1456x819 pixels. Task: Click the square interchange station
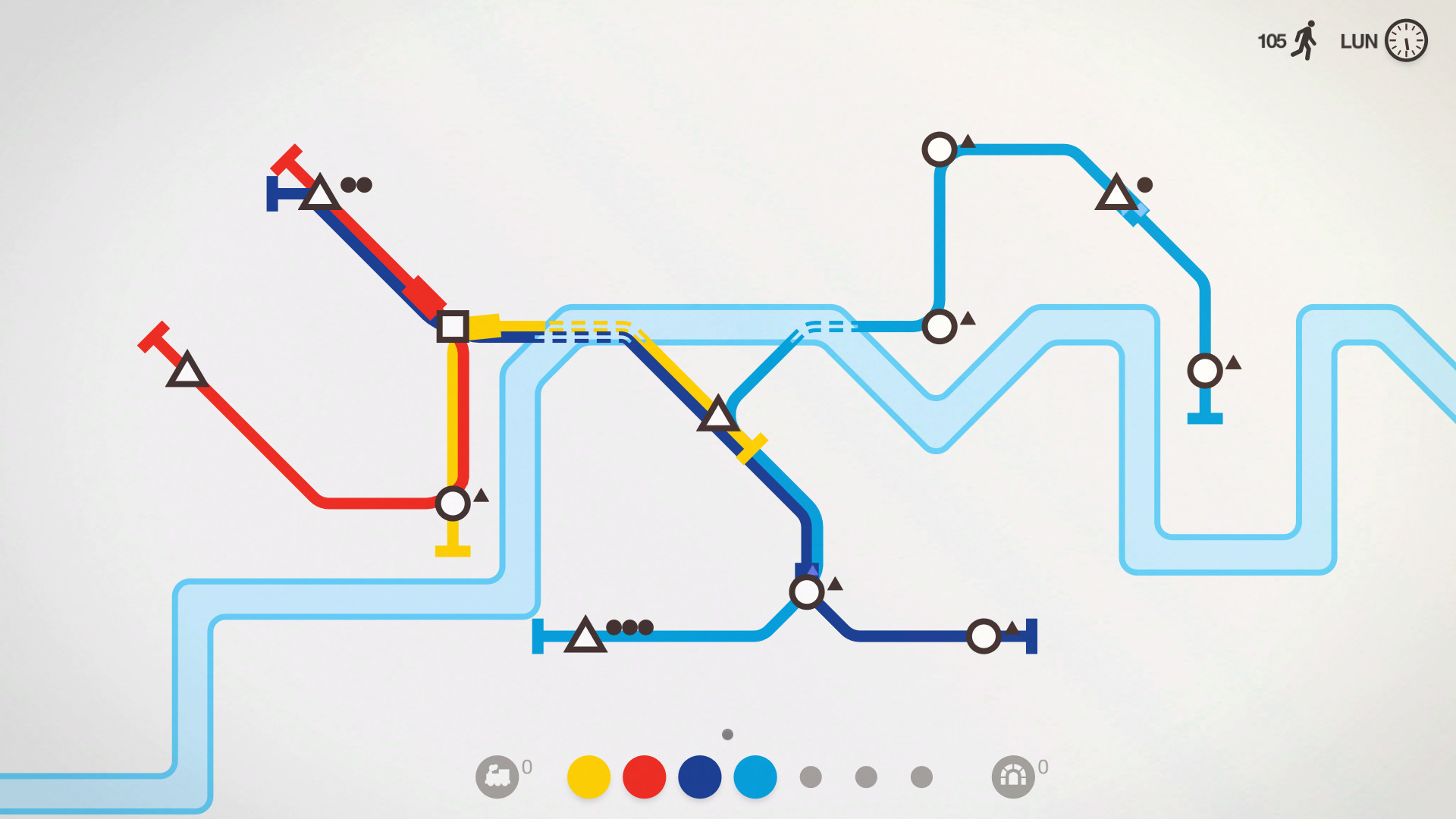tap(451, 326)
